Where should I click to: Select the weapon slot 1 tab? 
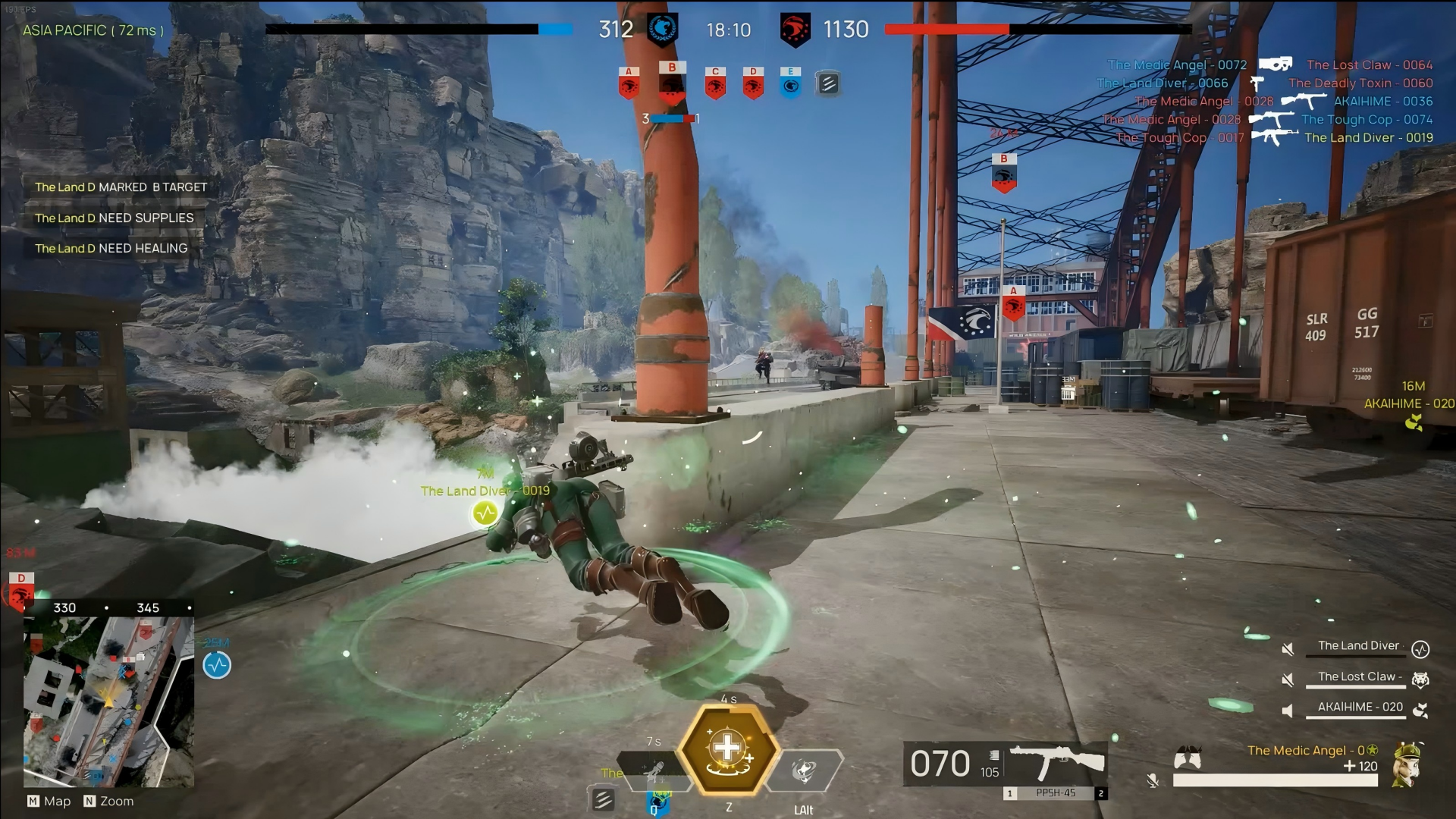click(1011, 793)
